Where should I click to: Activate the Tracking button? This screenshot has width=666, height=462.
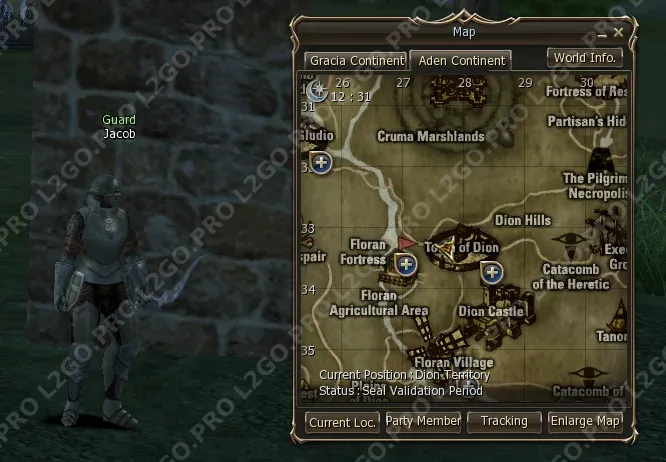(x=504, y=422)
